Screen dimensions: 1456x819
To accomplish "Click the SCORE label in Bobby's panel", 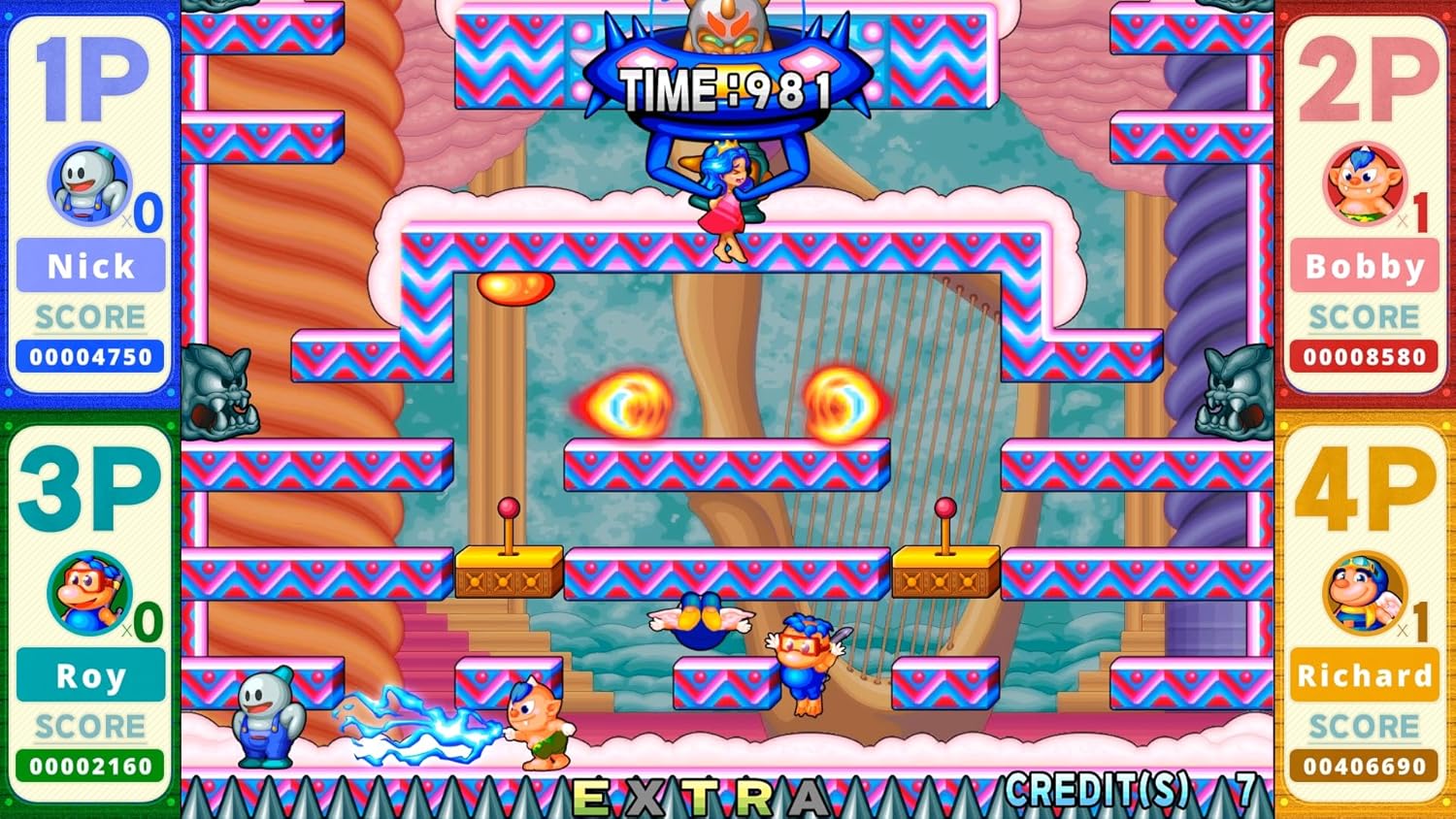I will tap(1363, 316).
